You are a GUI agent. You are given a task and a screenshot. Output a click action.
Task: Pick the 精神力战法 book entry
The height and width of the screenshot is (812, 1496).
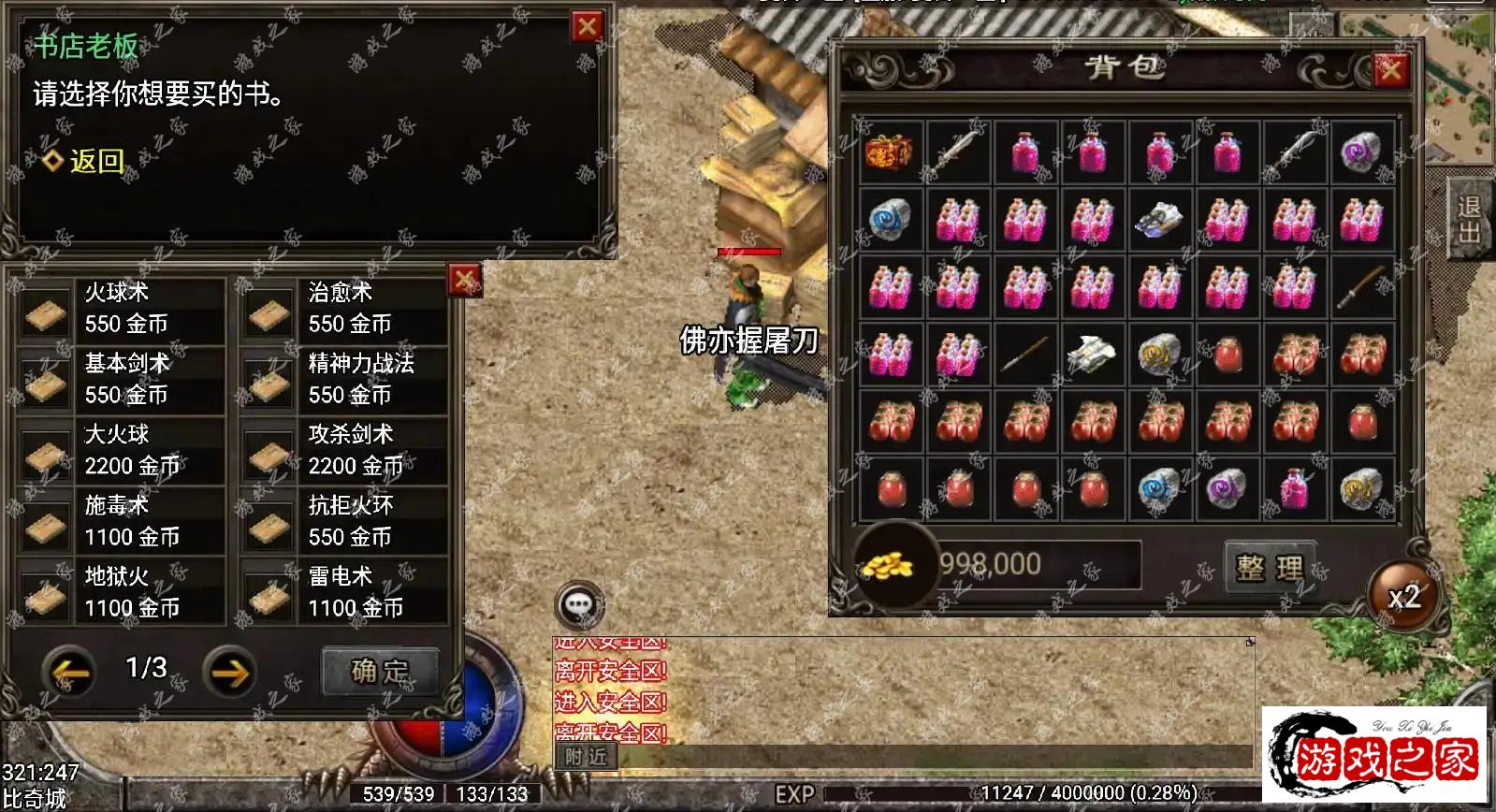pyautogui.click(x=344, y=380)
